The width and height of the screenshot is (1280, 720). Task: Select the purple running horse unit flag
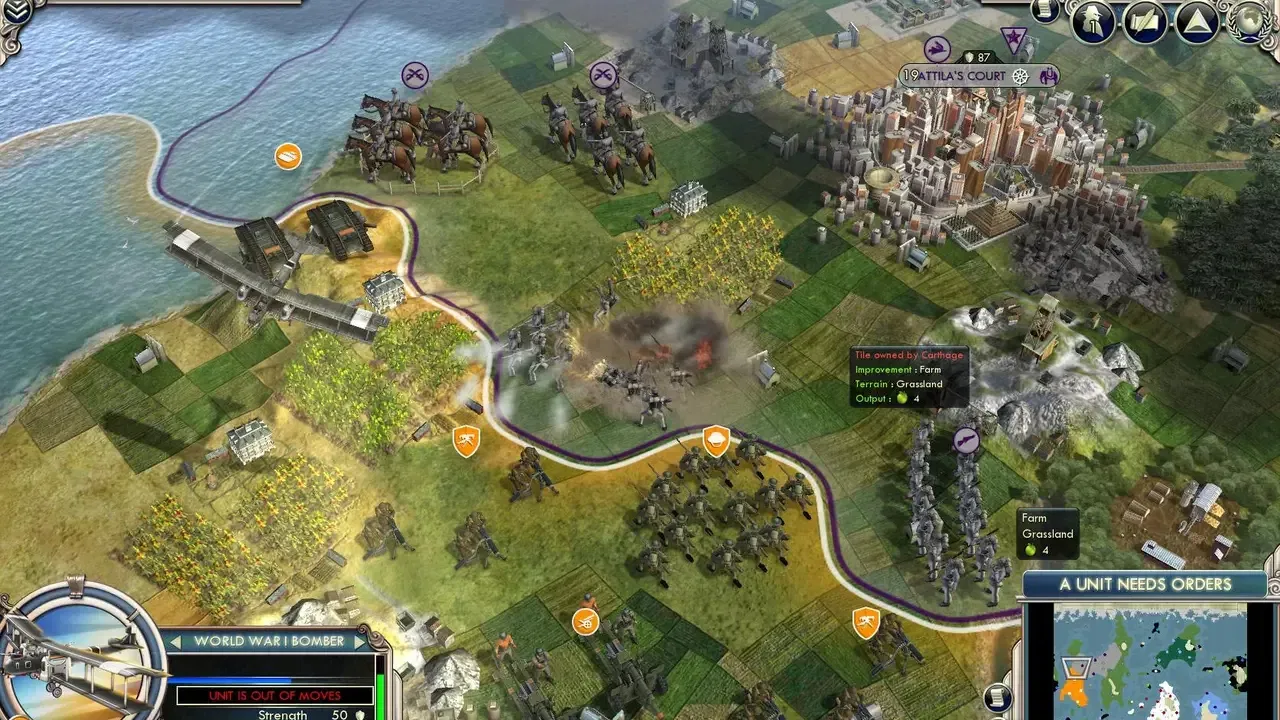(937, 48)
